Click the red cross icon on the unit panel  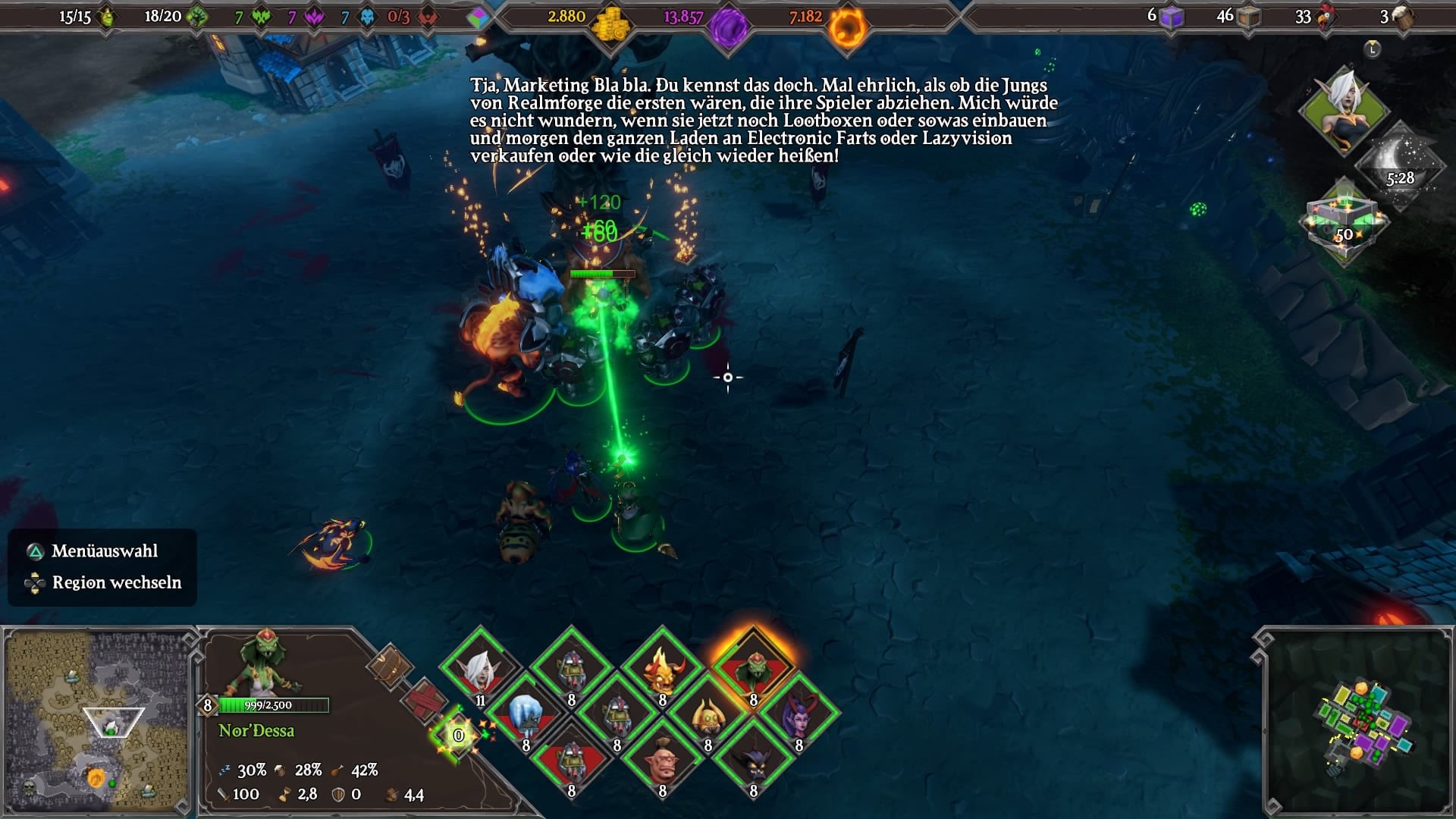pos(425,699)
